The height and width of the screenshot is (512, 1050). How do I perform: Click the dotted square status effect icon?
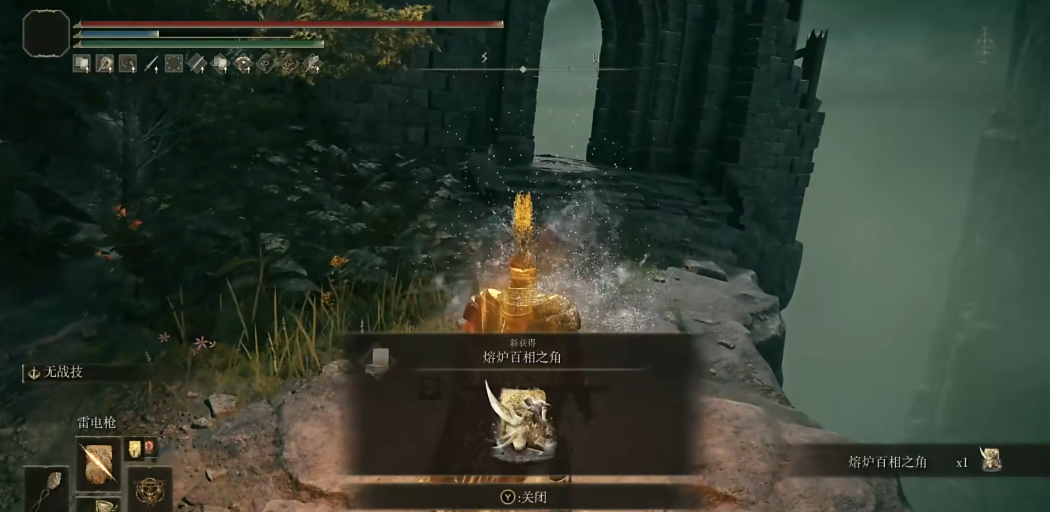174,64
